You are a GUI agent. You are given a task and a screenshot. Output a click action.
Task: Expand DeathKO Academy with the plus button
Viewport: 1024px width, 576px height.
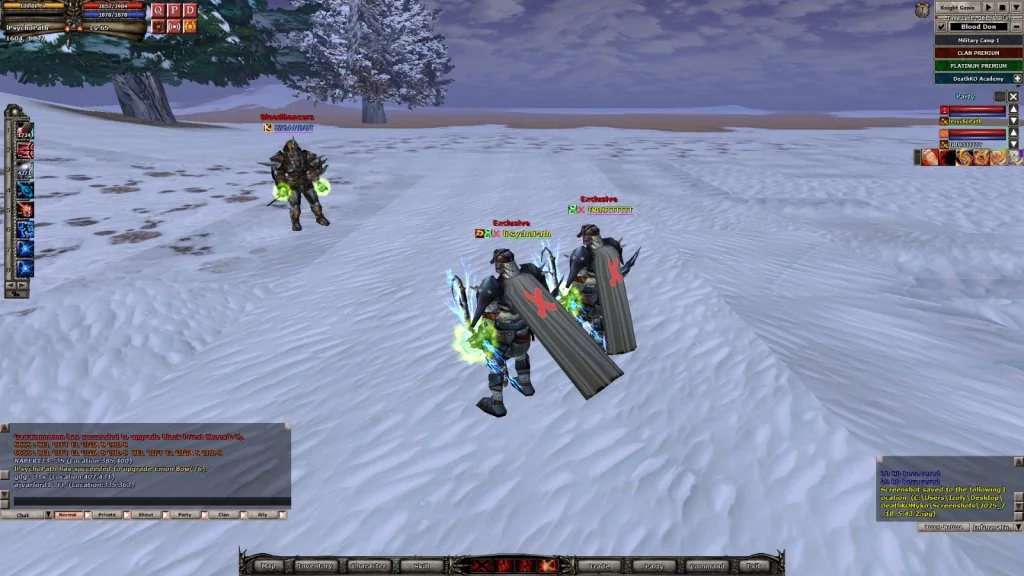click(1016, 78)
